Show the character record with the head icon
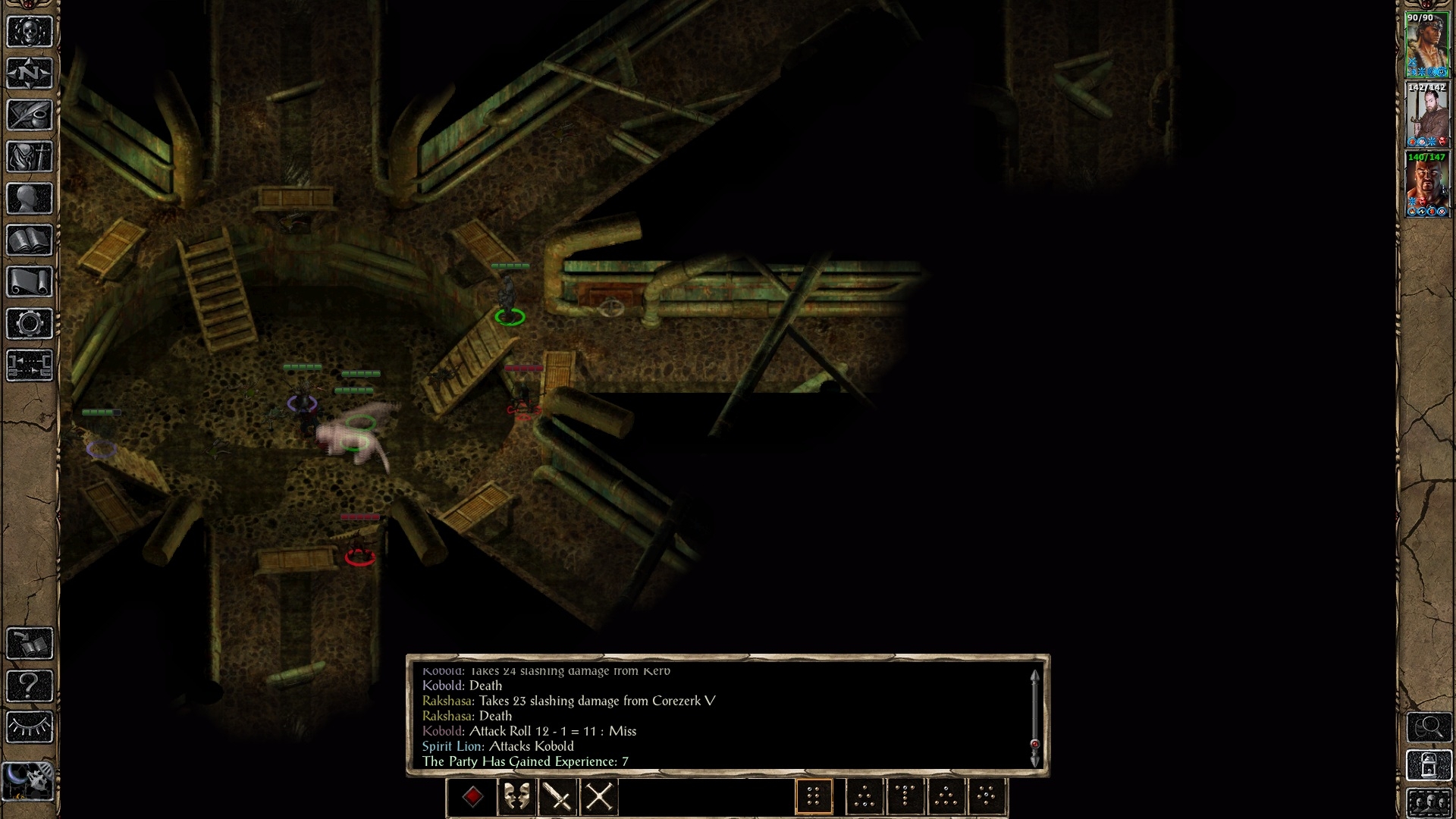 click(x=30, y=199)
